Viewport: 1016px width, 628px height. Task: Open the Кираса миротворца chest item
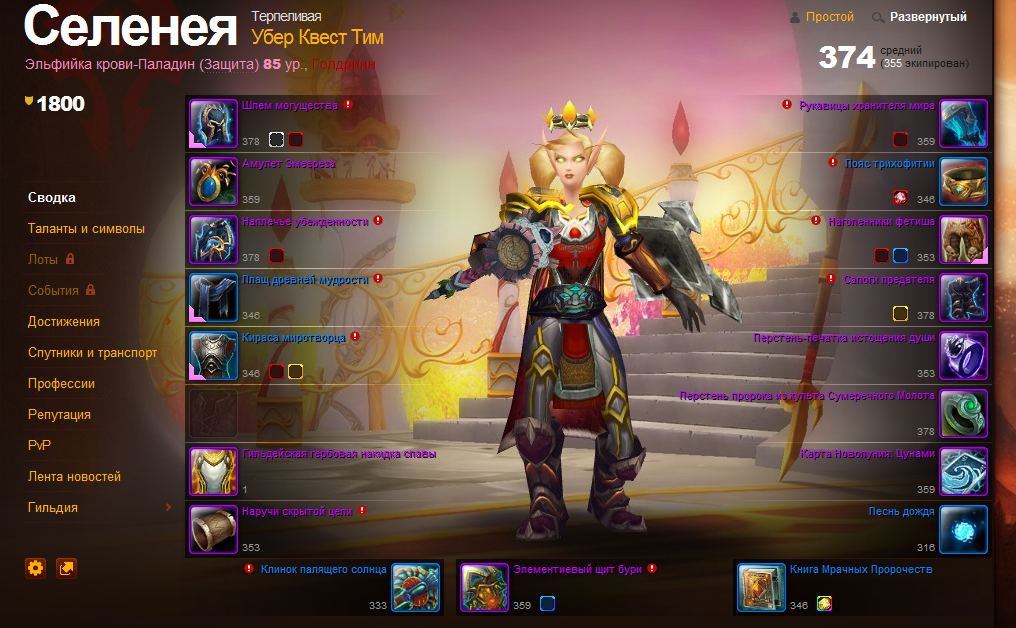coord(214,356)
